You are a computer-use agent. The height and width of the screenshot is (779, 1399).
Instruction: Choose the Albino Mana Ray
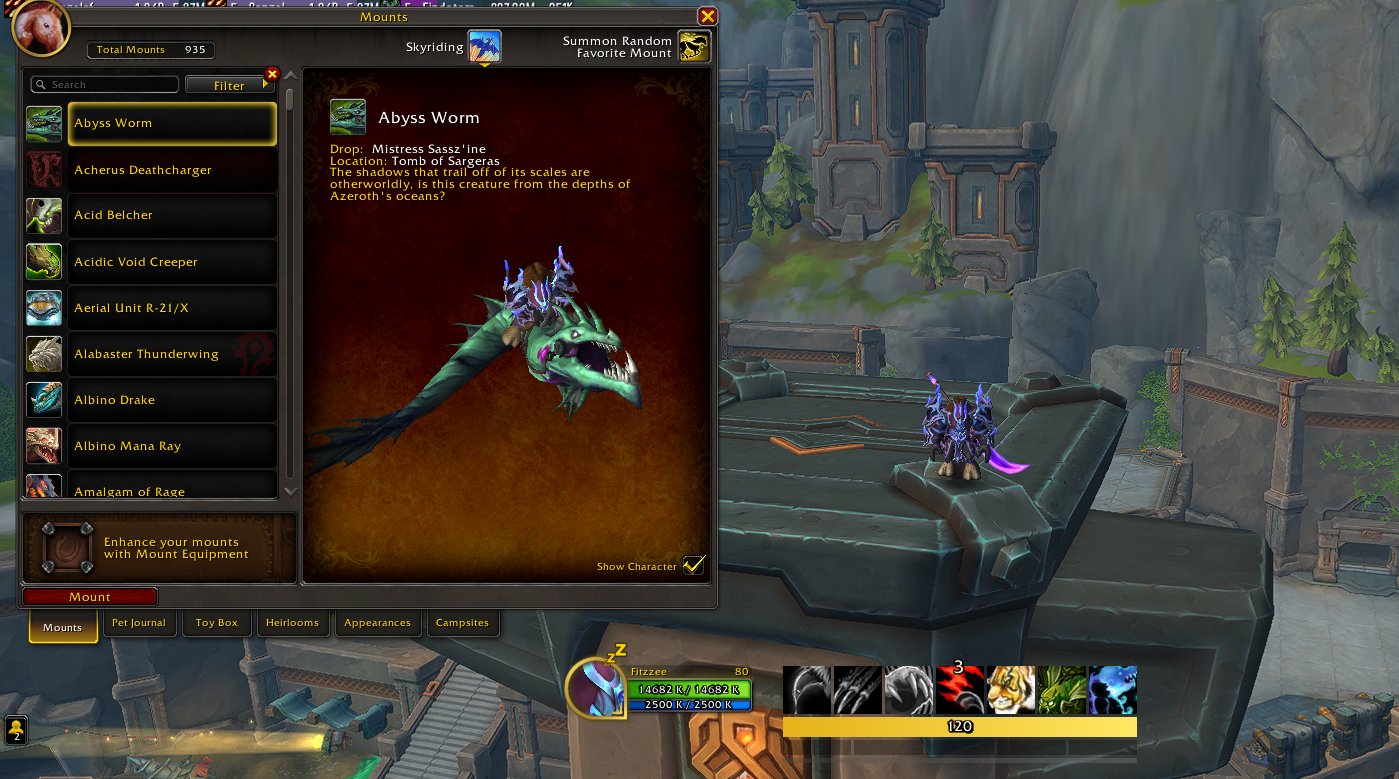172,446
